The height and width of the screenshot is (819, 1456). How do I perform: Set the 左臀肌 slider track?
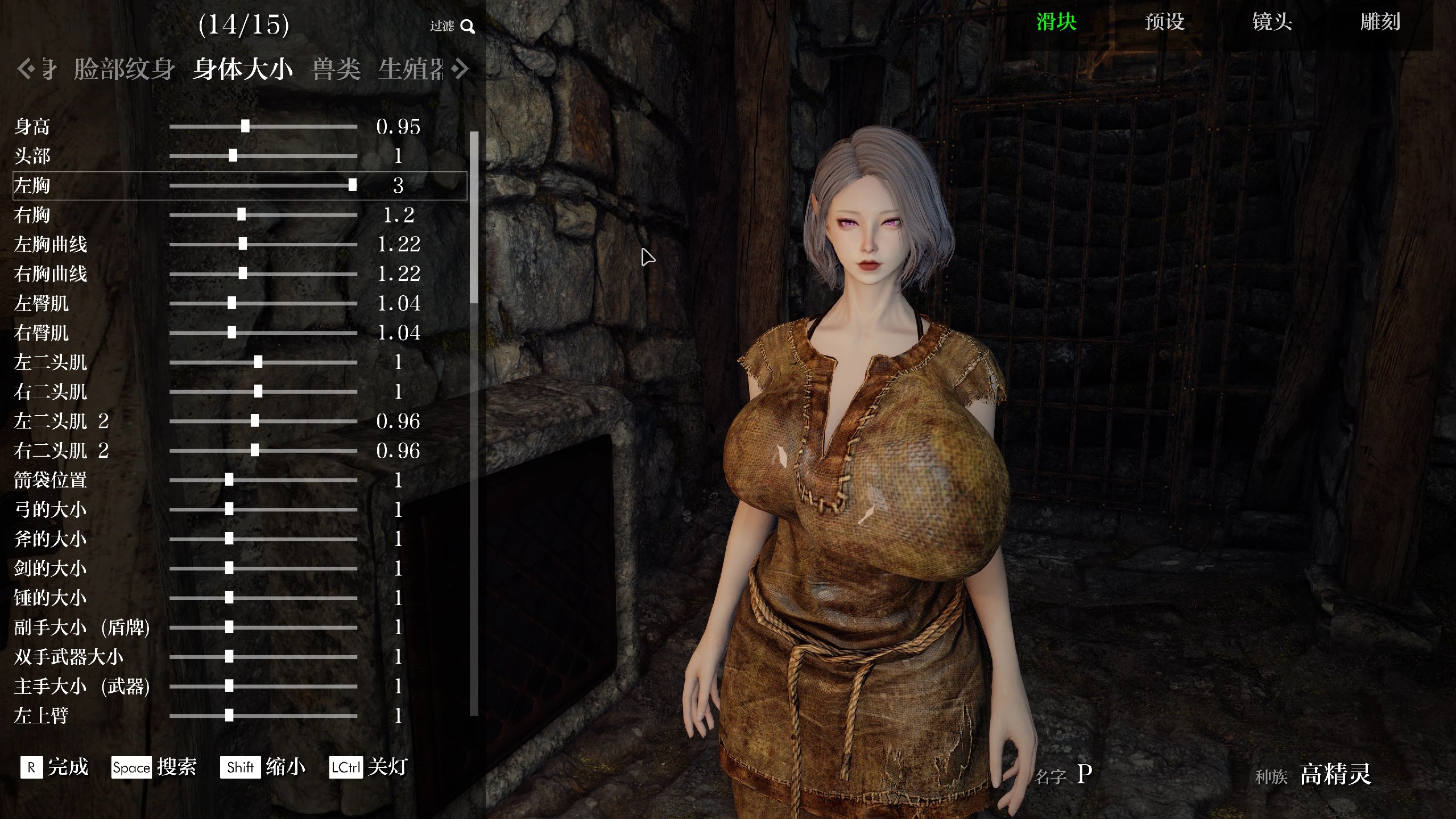[231, 303]
